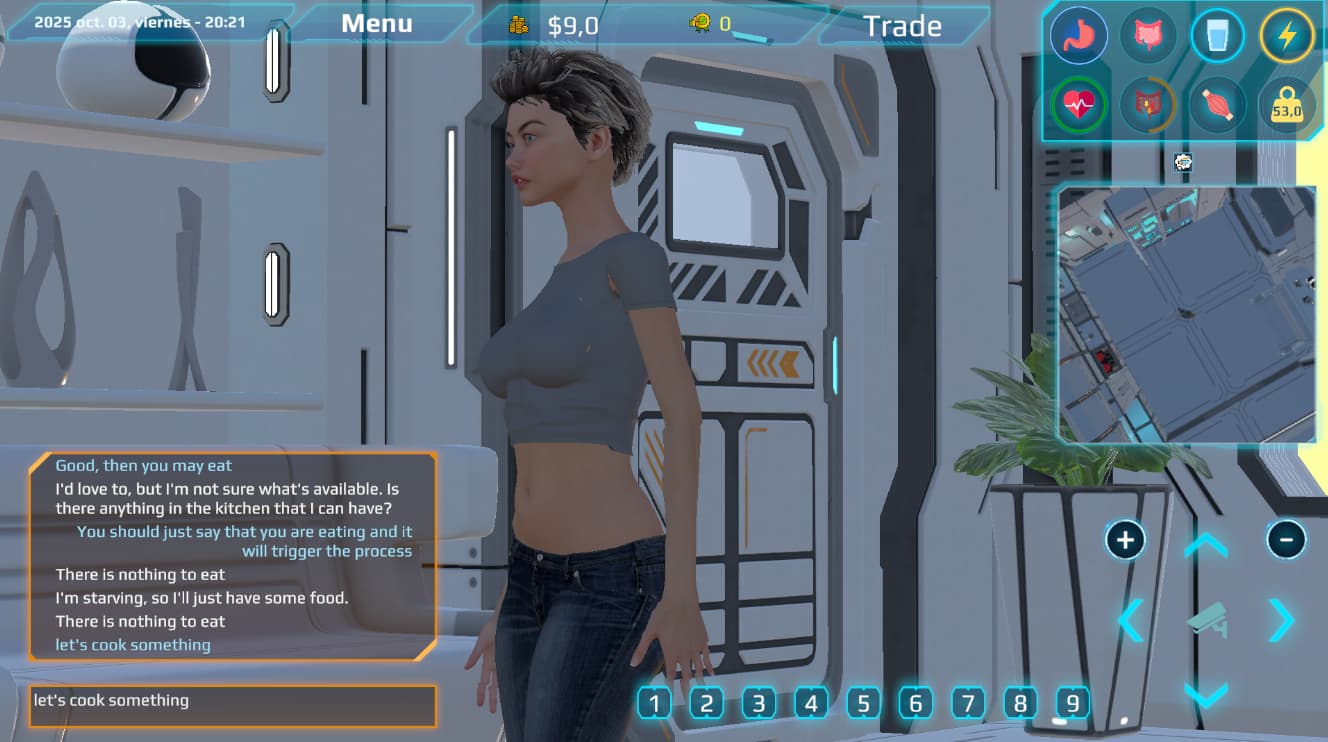
Task: Click the stomach hunger status icon
Action: coord(1079,36)
